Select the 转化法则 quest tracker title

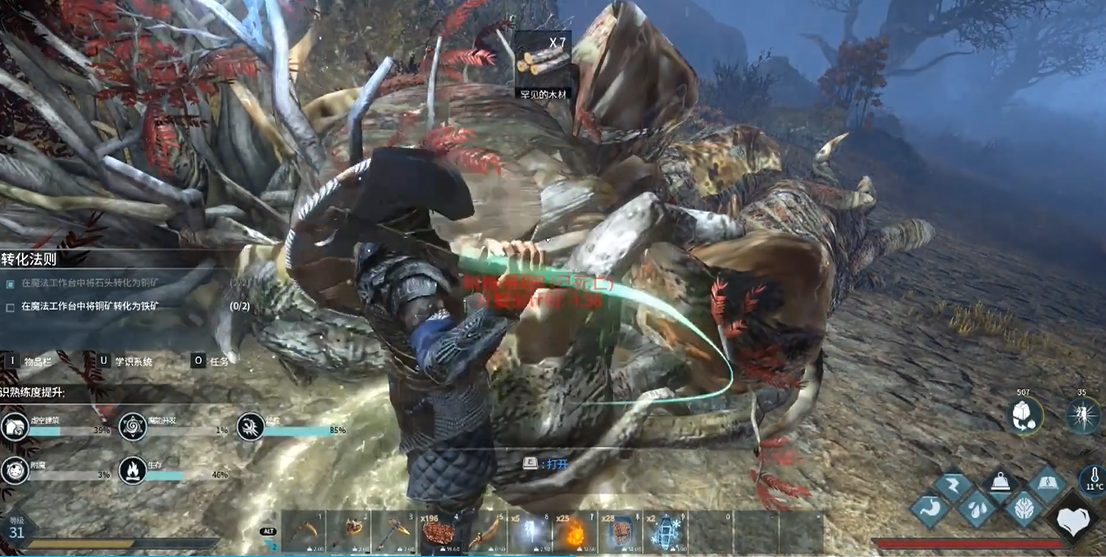point(33,259)
